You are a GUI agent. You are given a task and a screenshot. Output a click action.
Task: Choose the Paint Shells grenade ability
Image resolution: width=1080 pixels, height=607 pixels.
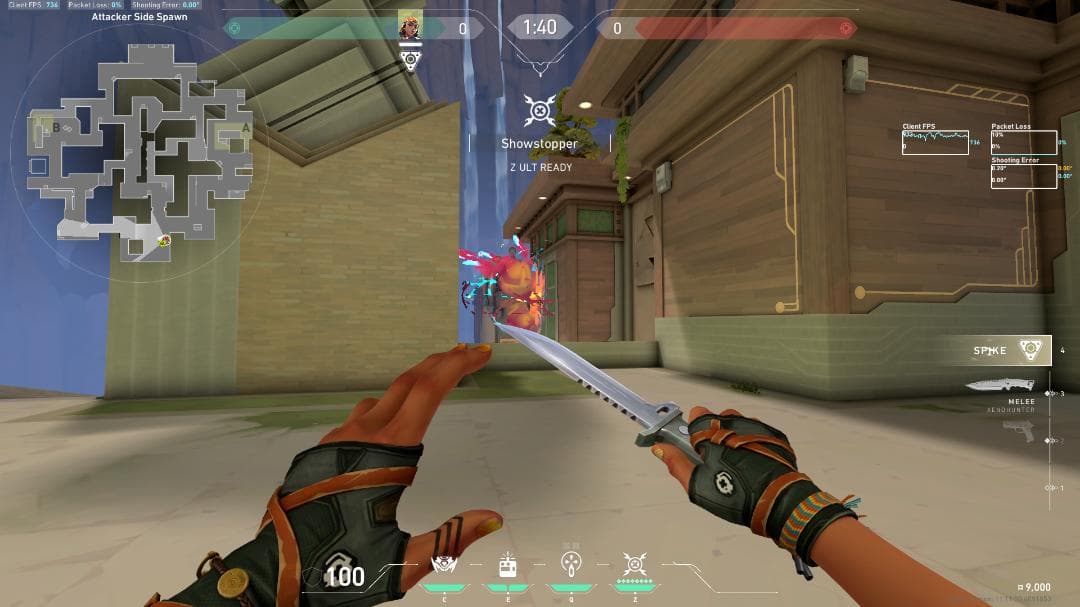(x=571, y=566)
